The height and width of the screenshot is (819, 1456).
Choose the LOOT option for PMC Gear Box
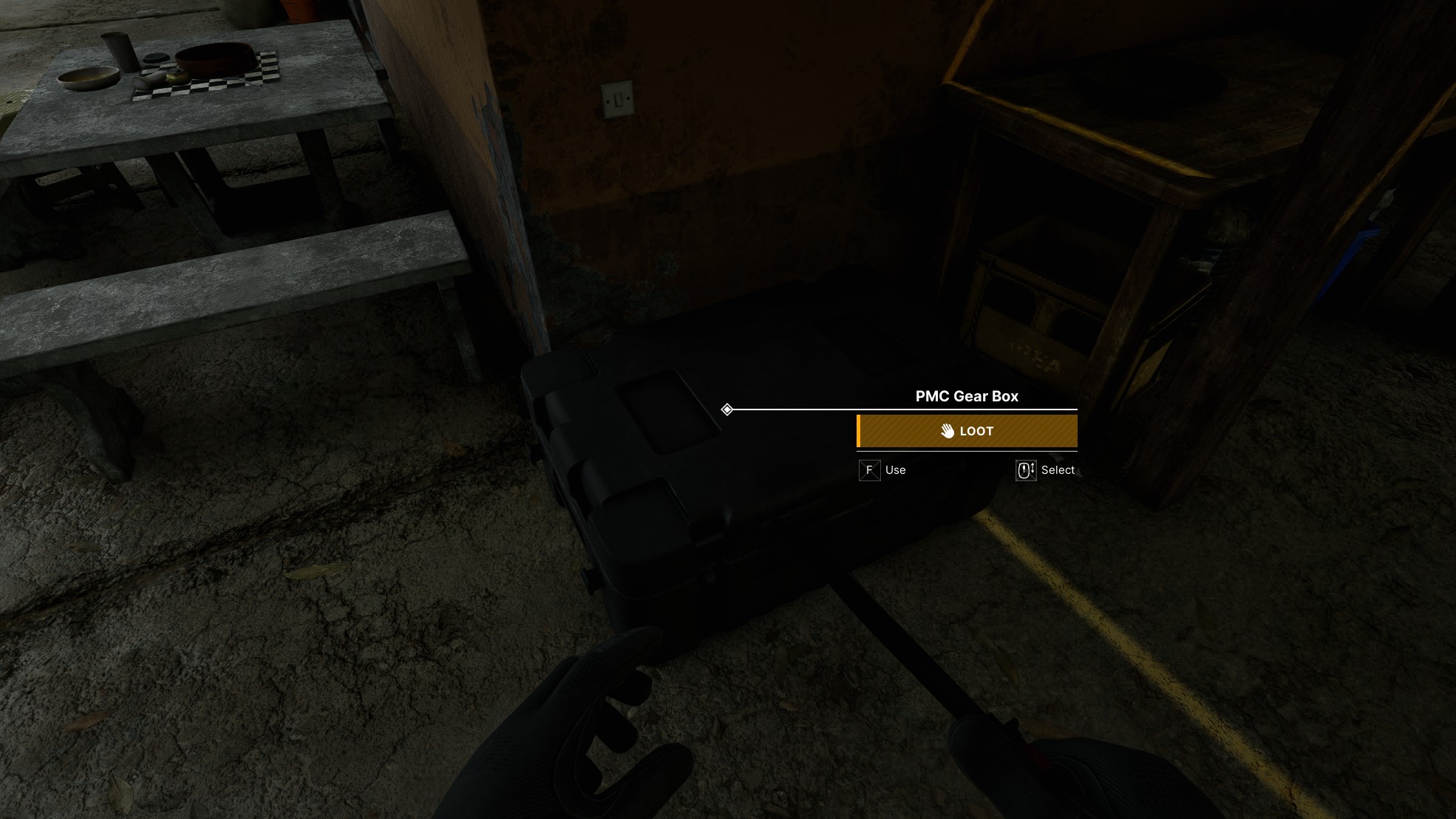[x=967, y=431]
